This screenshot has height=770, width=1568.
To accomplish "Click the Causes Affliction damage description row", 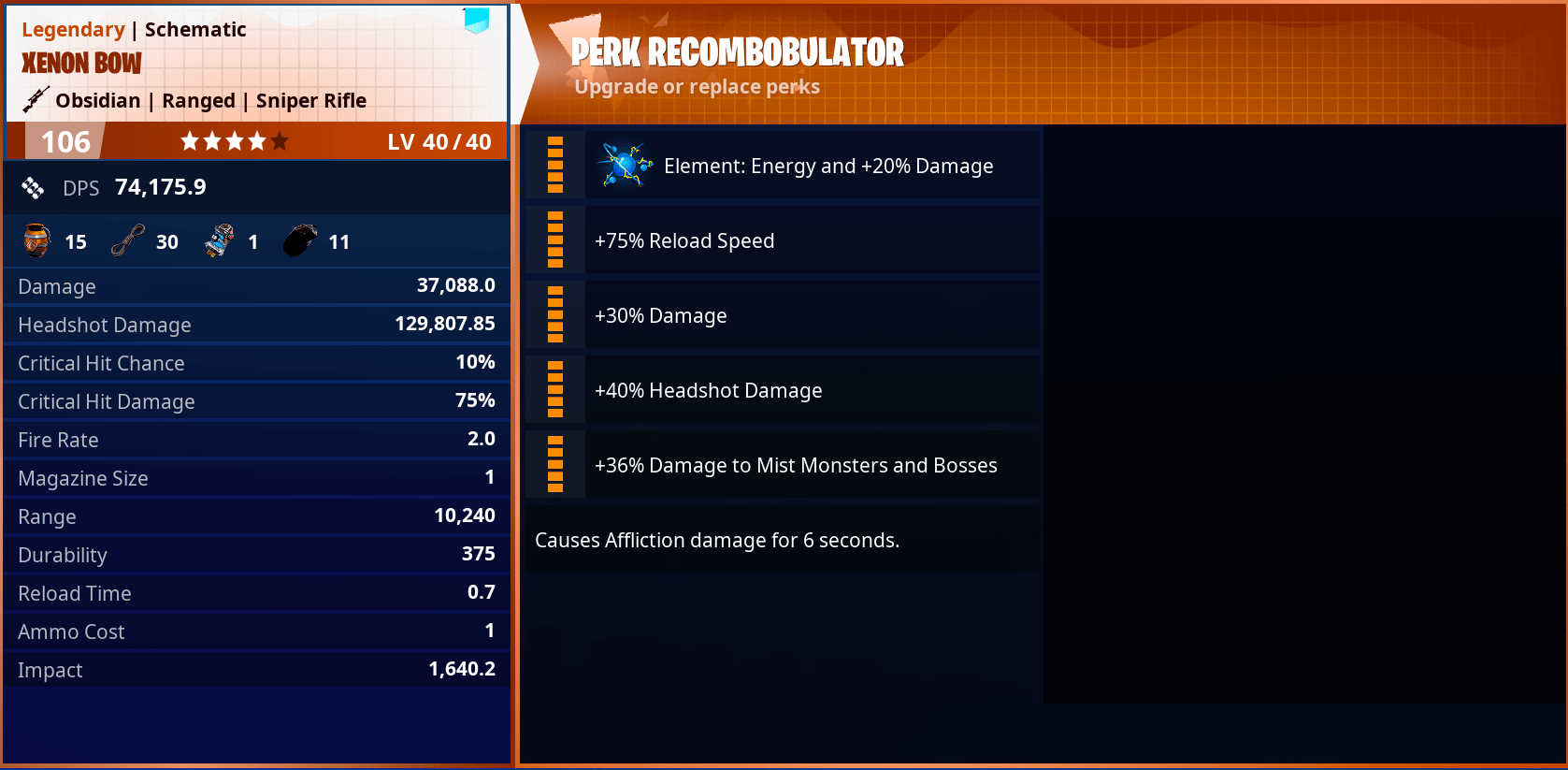I will click(717, 540).
